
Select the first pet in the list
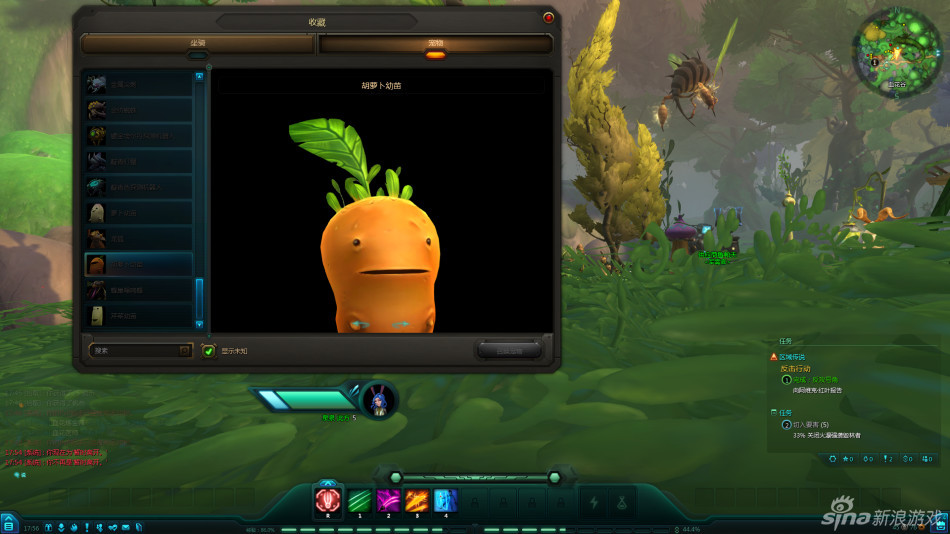pyautogui.click(x=138, y=83)
